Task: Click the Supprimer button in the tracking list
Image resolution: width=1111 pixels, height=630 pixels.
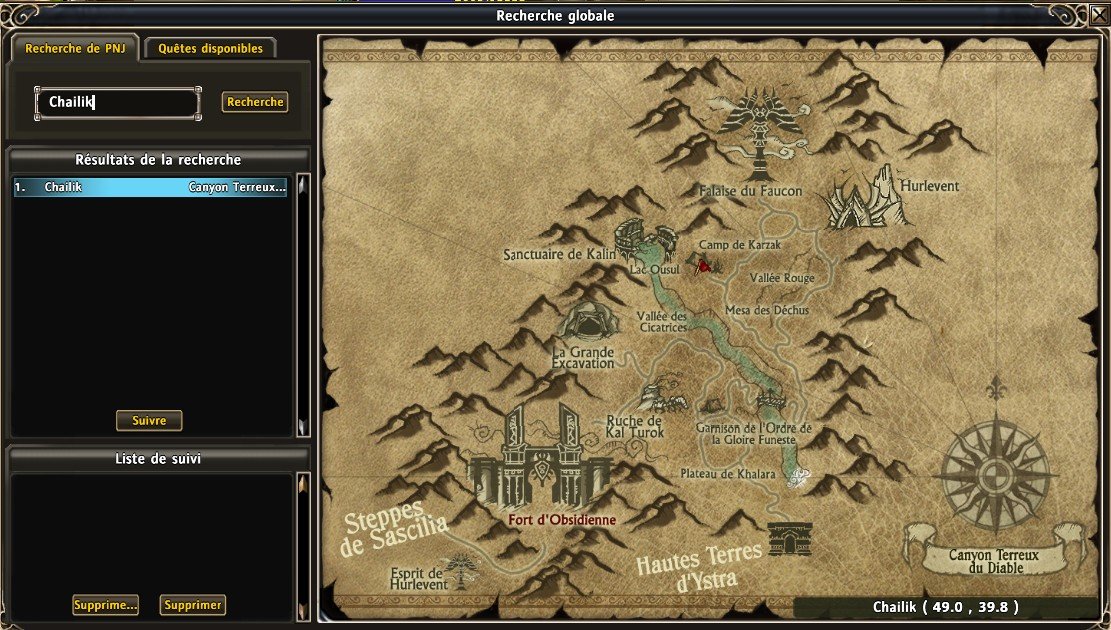Action: pos(192,605)
